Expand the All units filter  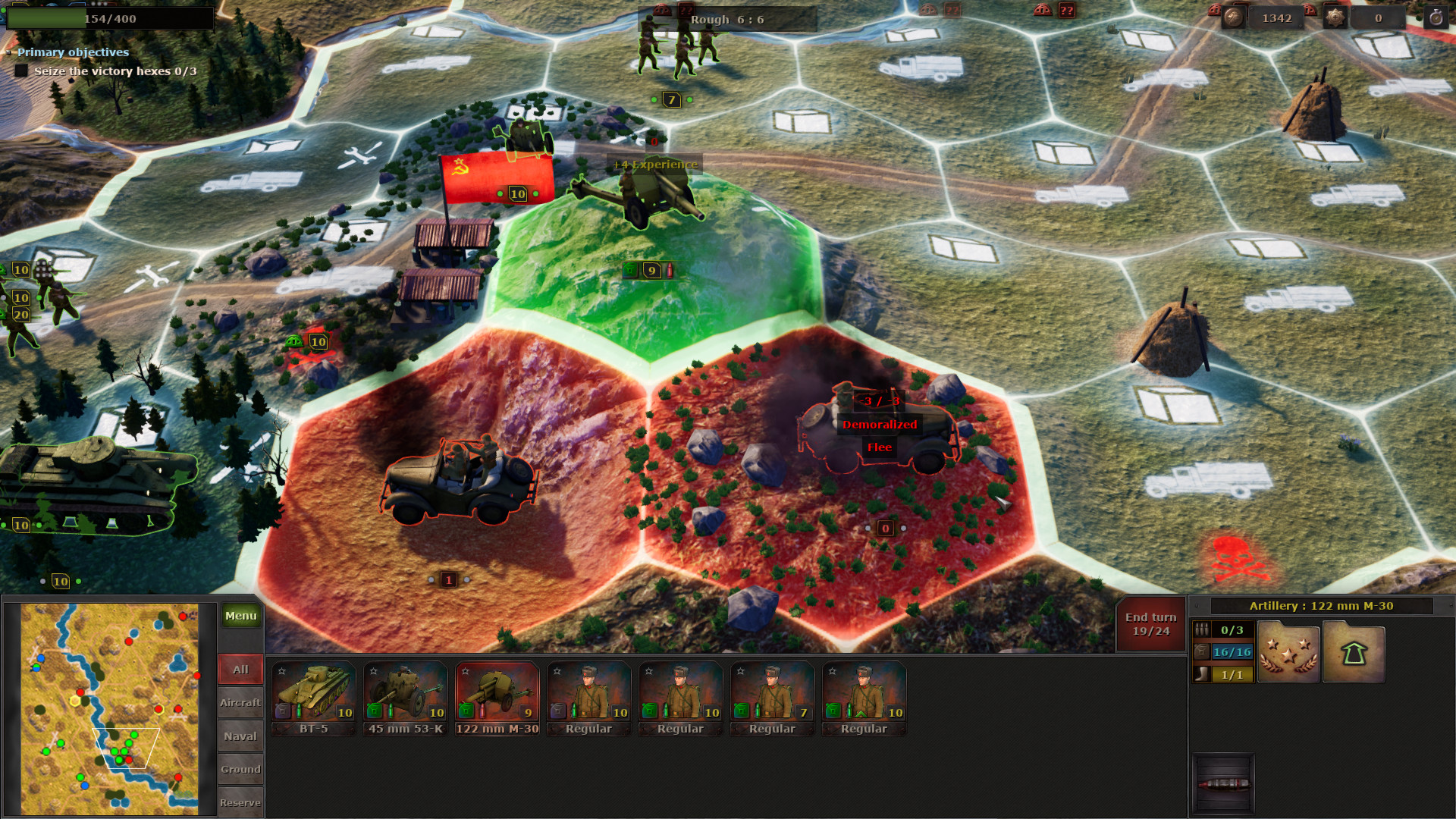pos(240,669)
